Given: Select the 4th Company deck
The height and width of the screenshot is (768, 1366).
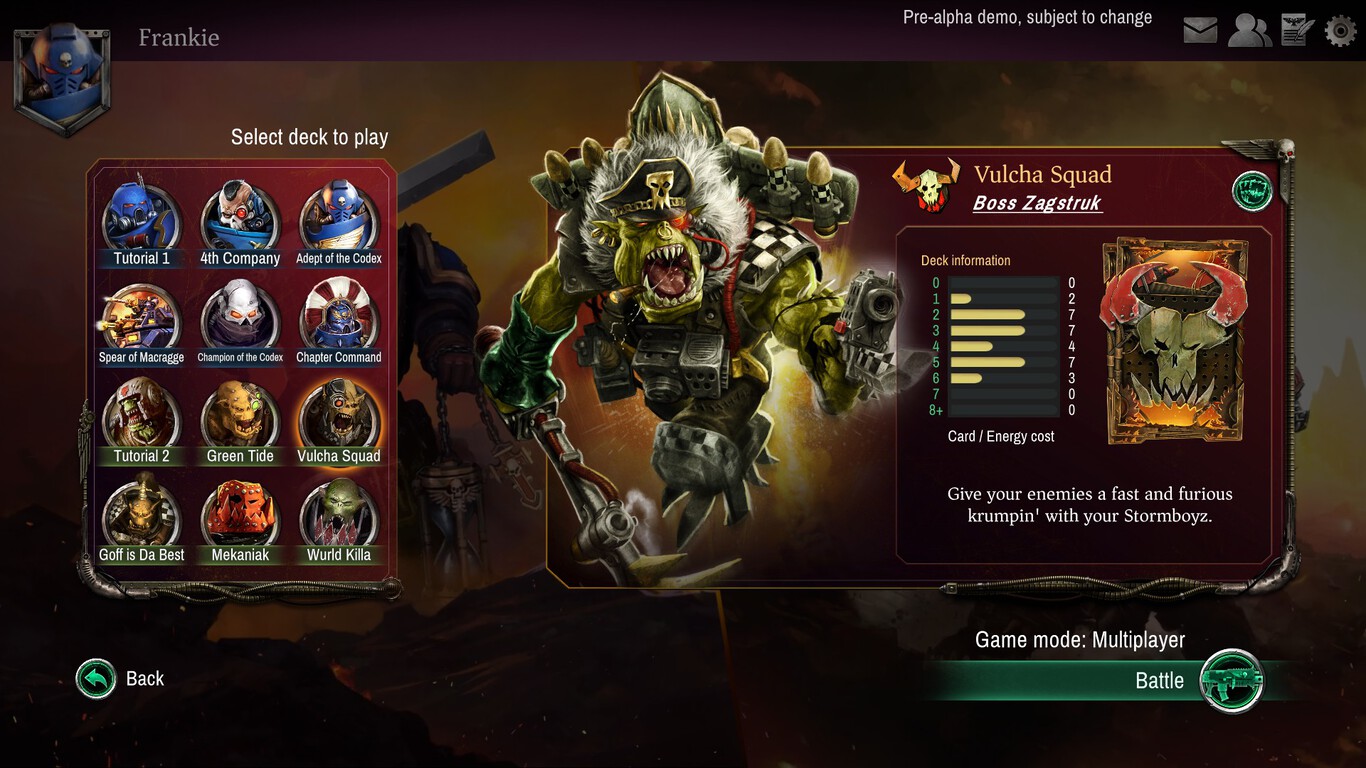Looking at the screenshot, I should 240,214.
